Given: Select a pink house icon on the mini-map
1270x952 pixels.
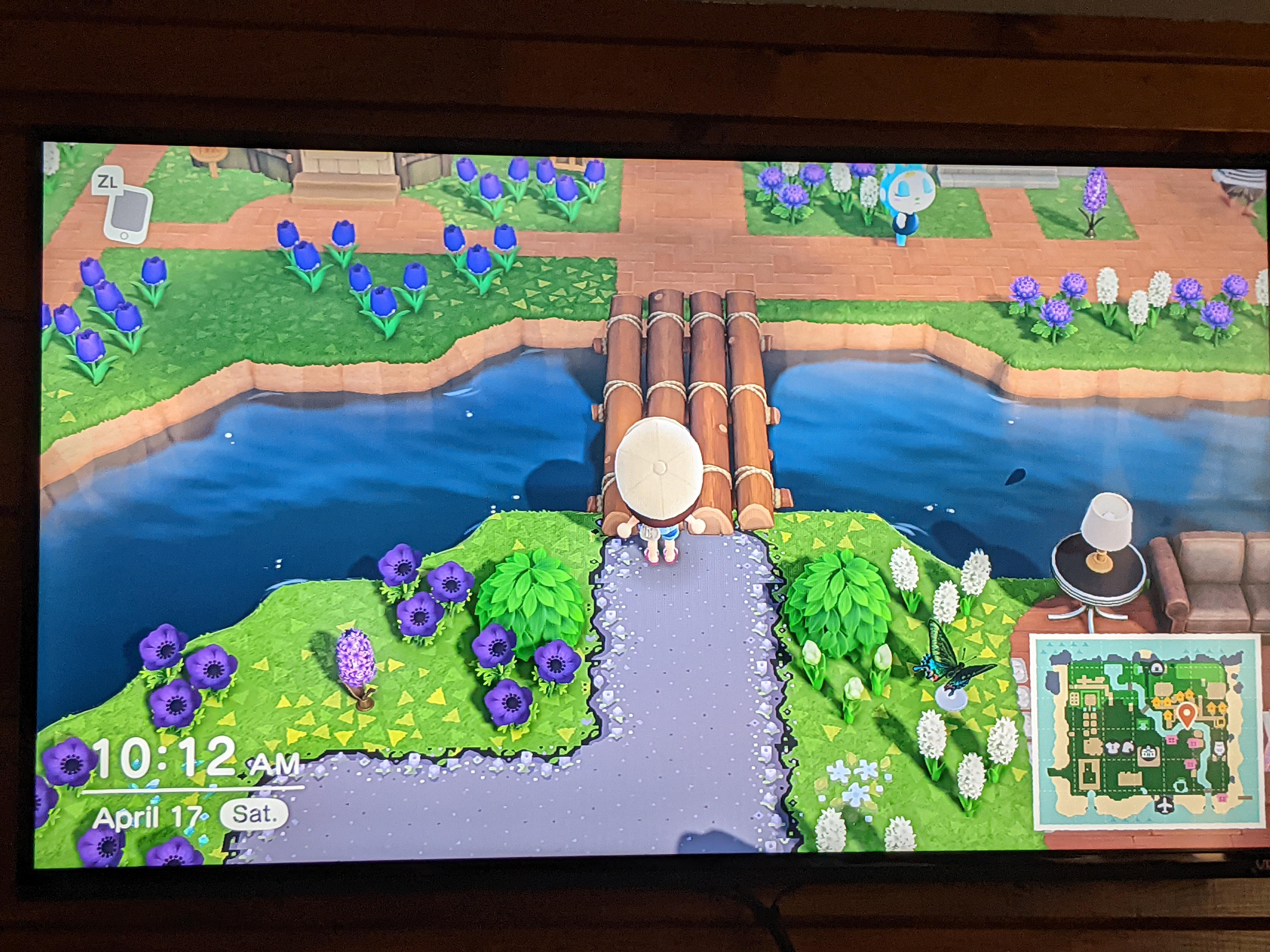Looking at the screenshot, I should click(x=1172, y=739).
